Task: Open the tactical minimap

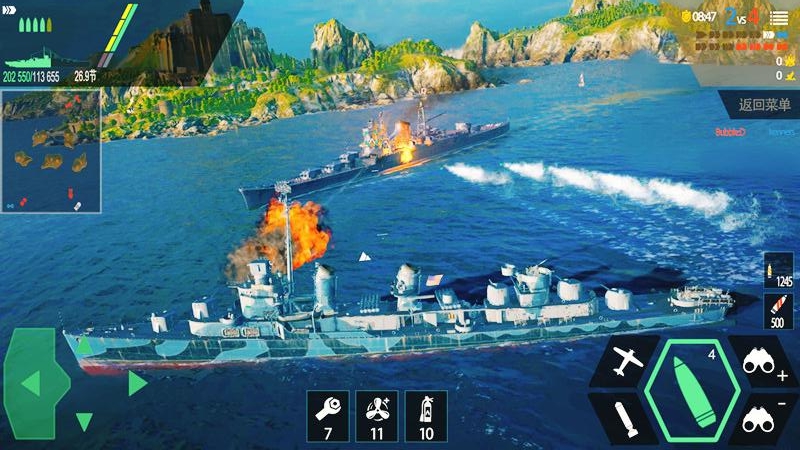Action: [50, 150]
